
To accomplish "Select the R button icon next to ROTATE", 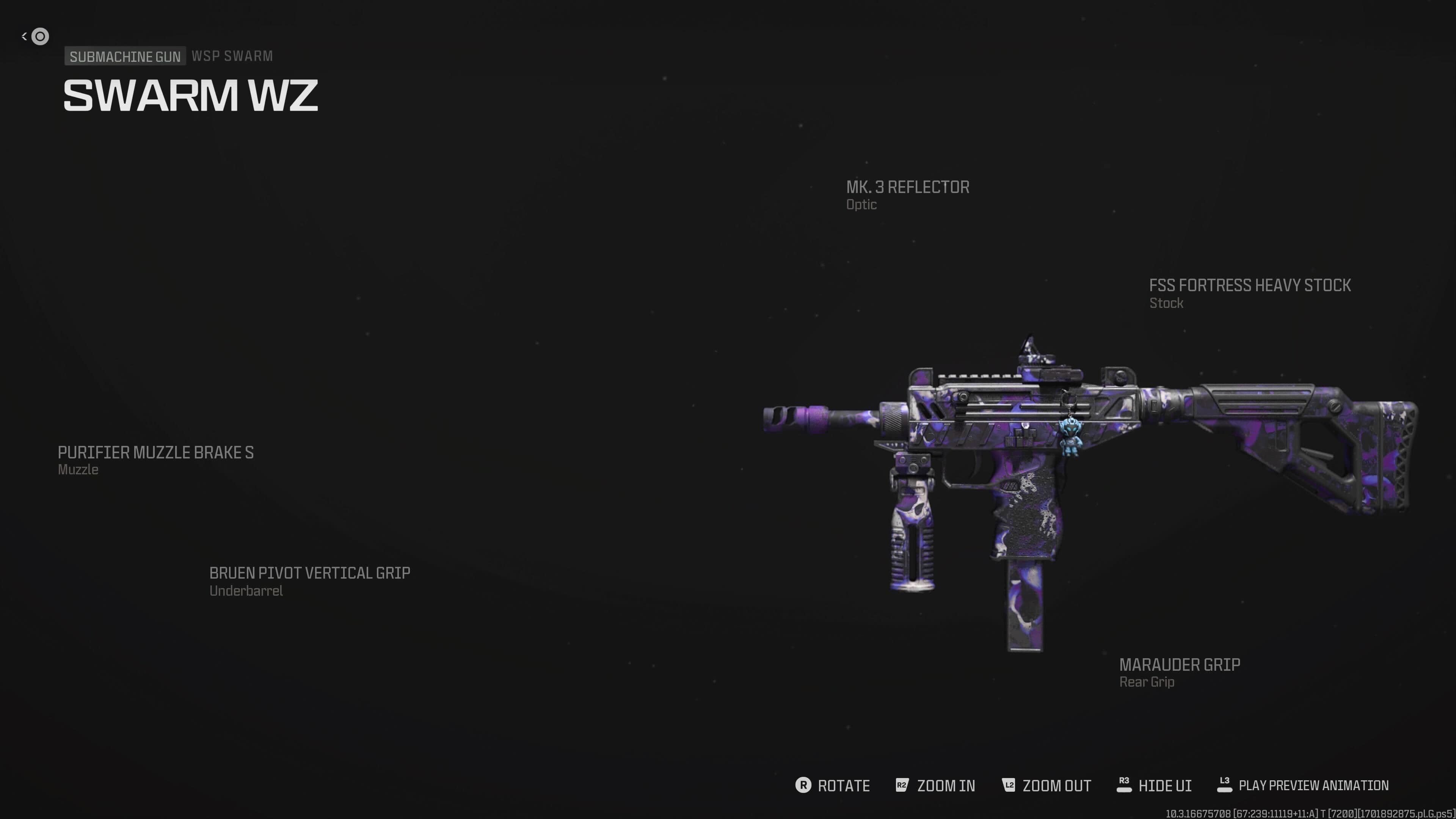I will [x=804, y=785].
